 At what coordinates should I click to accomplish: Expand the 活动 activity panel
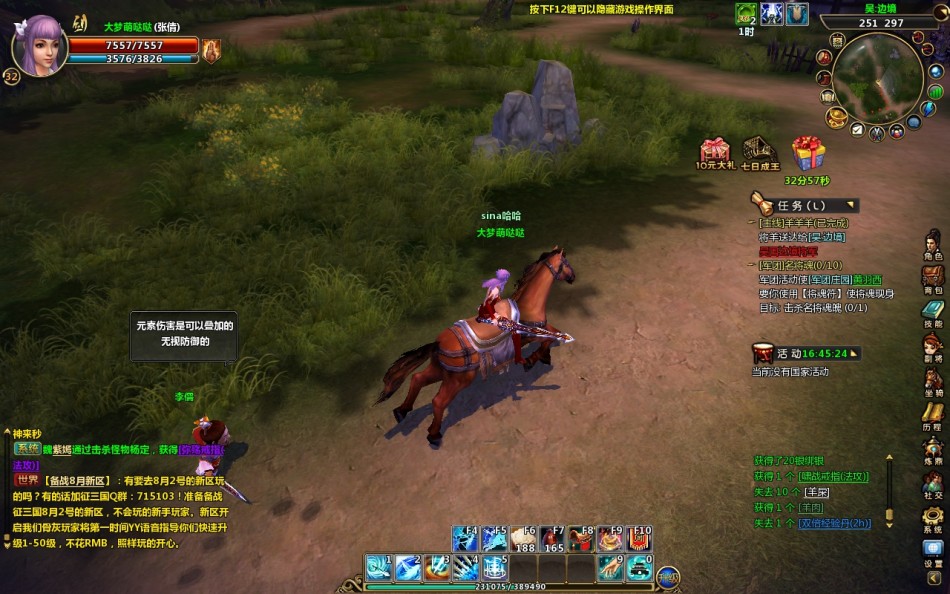[x=855, y=353]
